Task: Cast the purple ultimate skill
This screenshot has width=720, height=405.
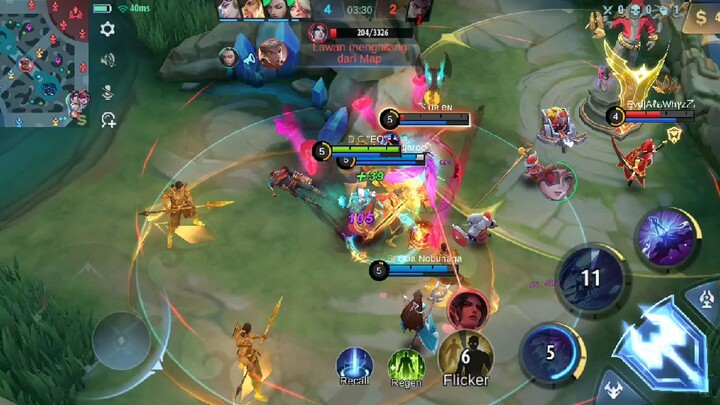Action: coord(667,240)
